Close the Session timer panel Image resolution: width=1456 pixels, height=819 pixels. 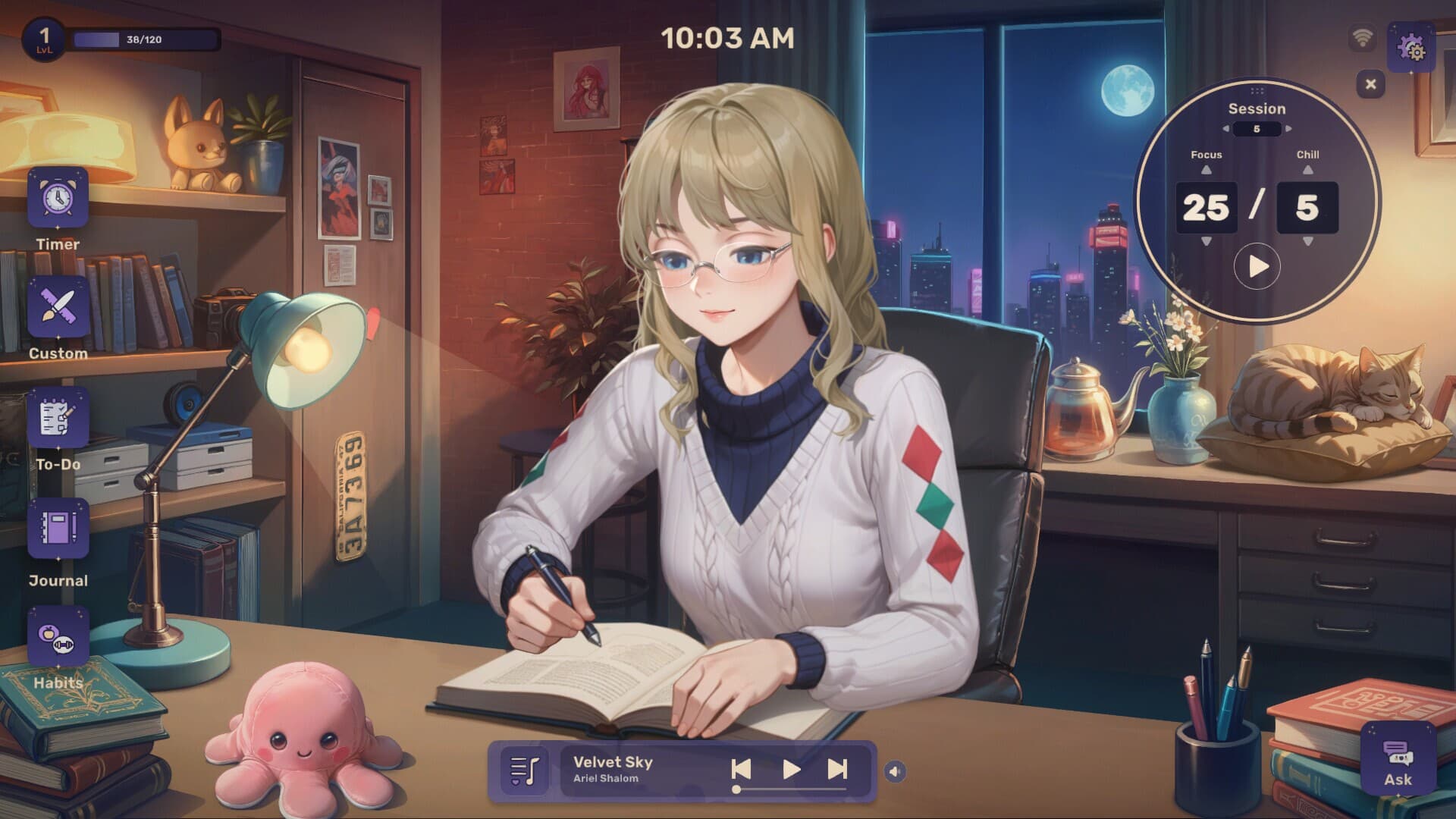(x=1371, y=85)
